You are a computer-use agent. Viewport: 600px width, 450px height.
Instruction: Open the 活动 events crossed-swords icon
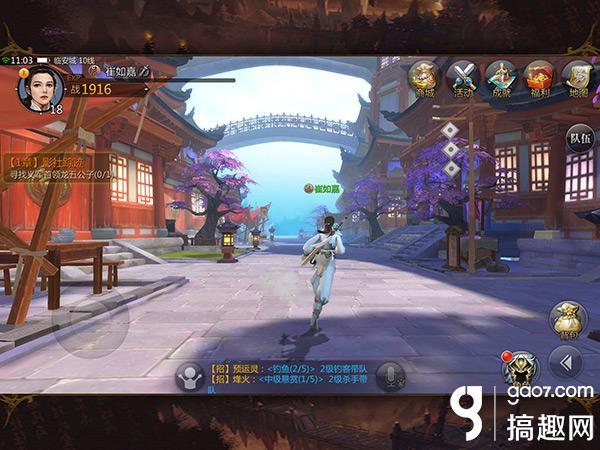point(463,77)
